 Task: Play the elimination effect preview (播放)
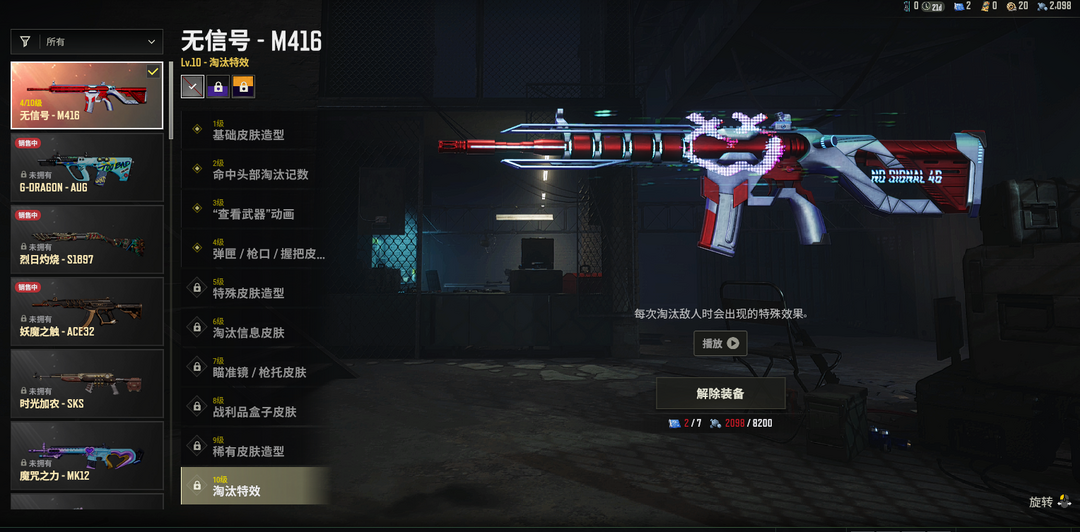tap(720, 343)
